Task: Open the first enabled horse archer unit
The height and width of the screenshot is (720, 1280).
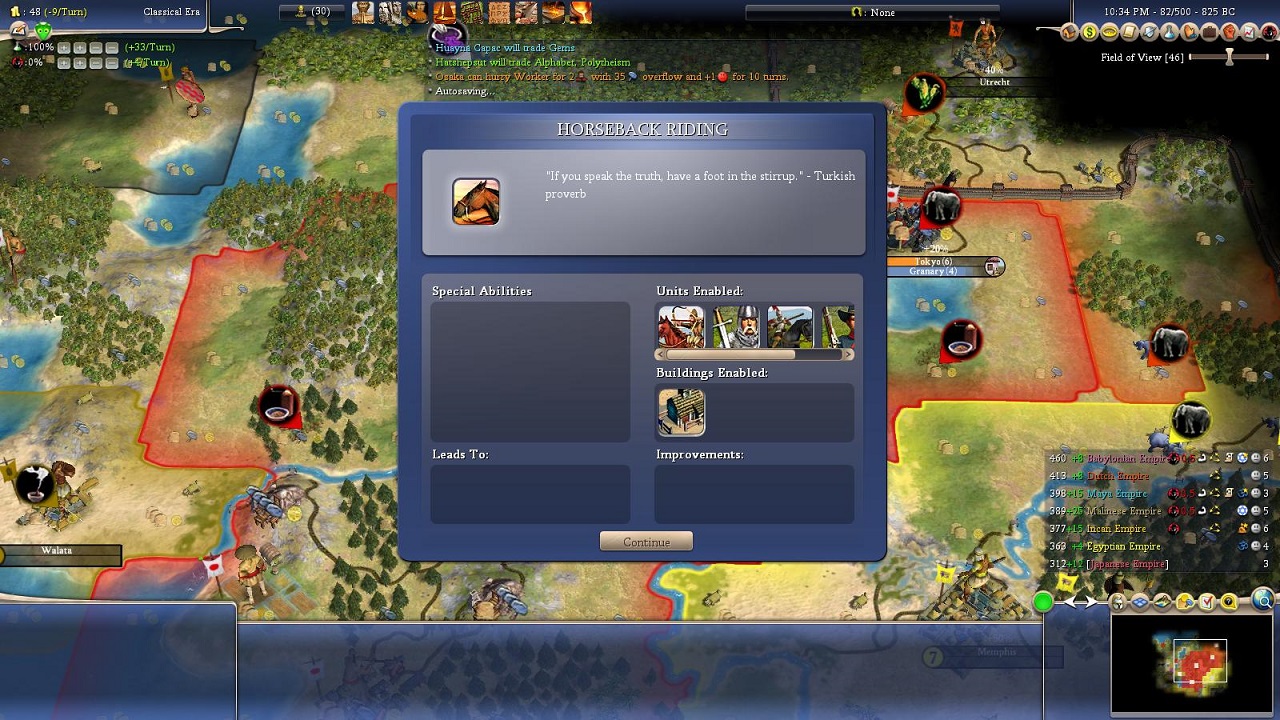Action: 681,327
